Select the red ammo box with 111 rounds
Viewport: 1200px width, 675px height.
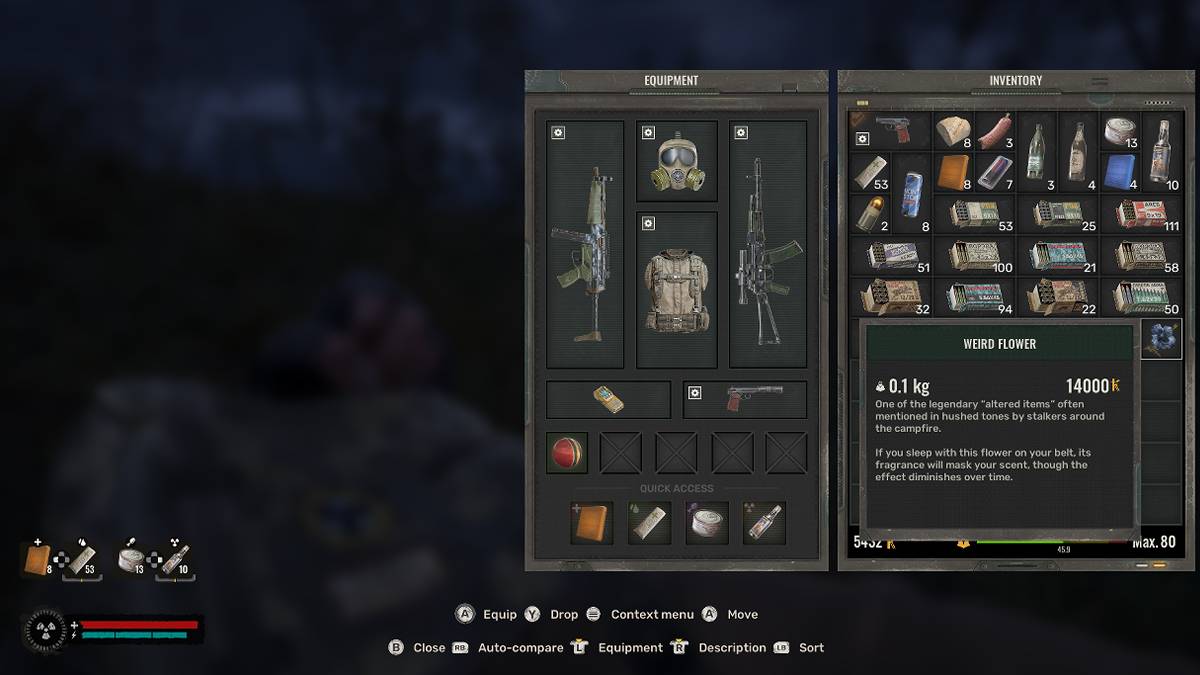pos(1140,214)
